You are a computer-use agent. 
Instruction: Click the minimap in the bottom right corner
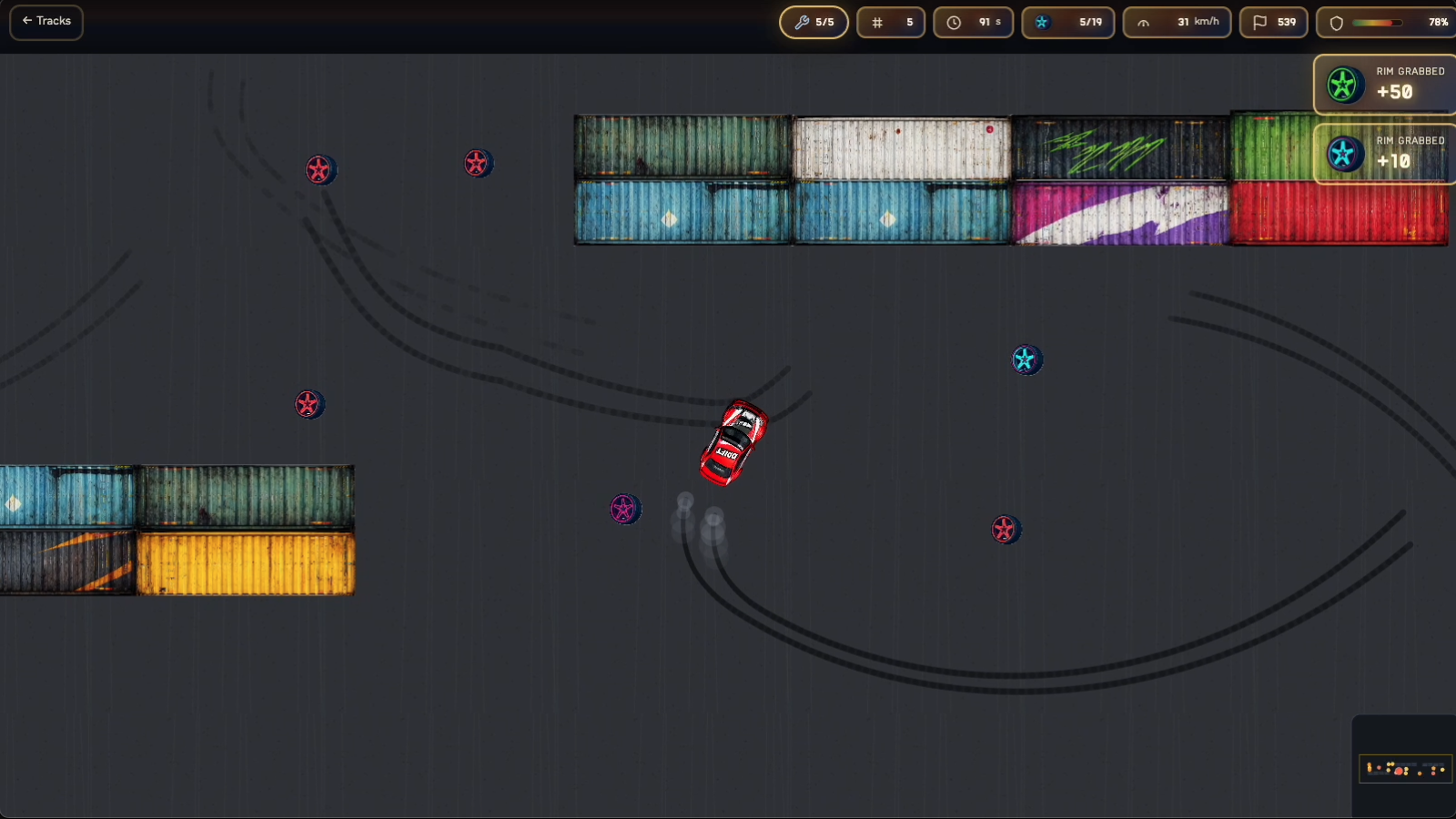click(x=1406, y=767)
